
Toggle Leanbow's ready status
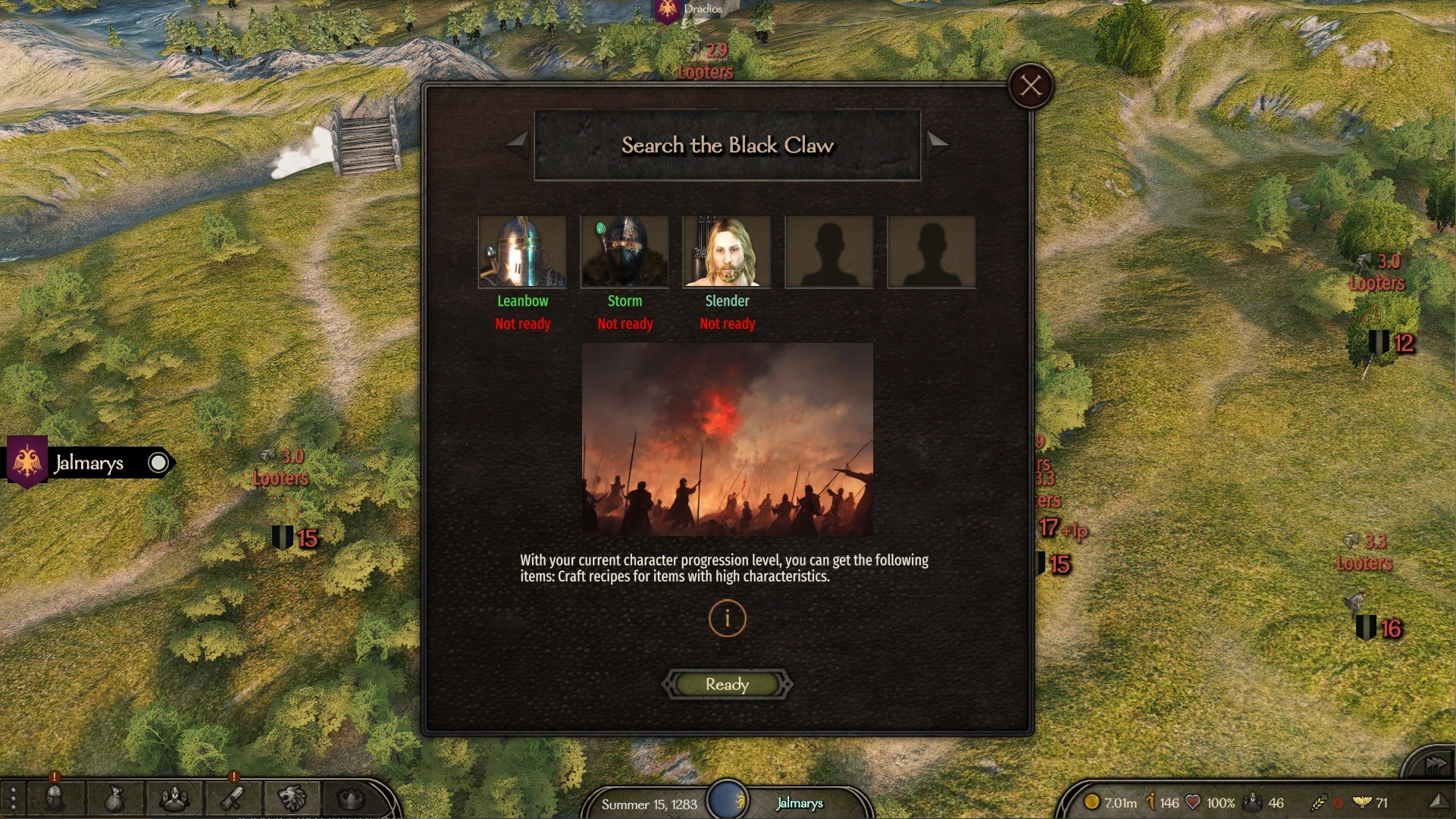pyautogui.click(x=522, y=324)
